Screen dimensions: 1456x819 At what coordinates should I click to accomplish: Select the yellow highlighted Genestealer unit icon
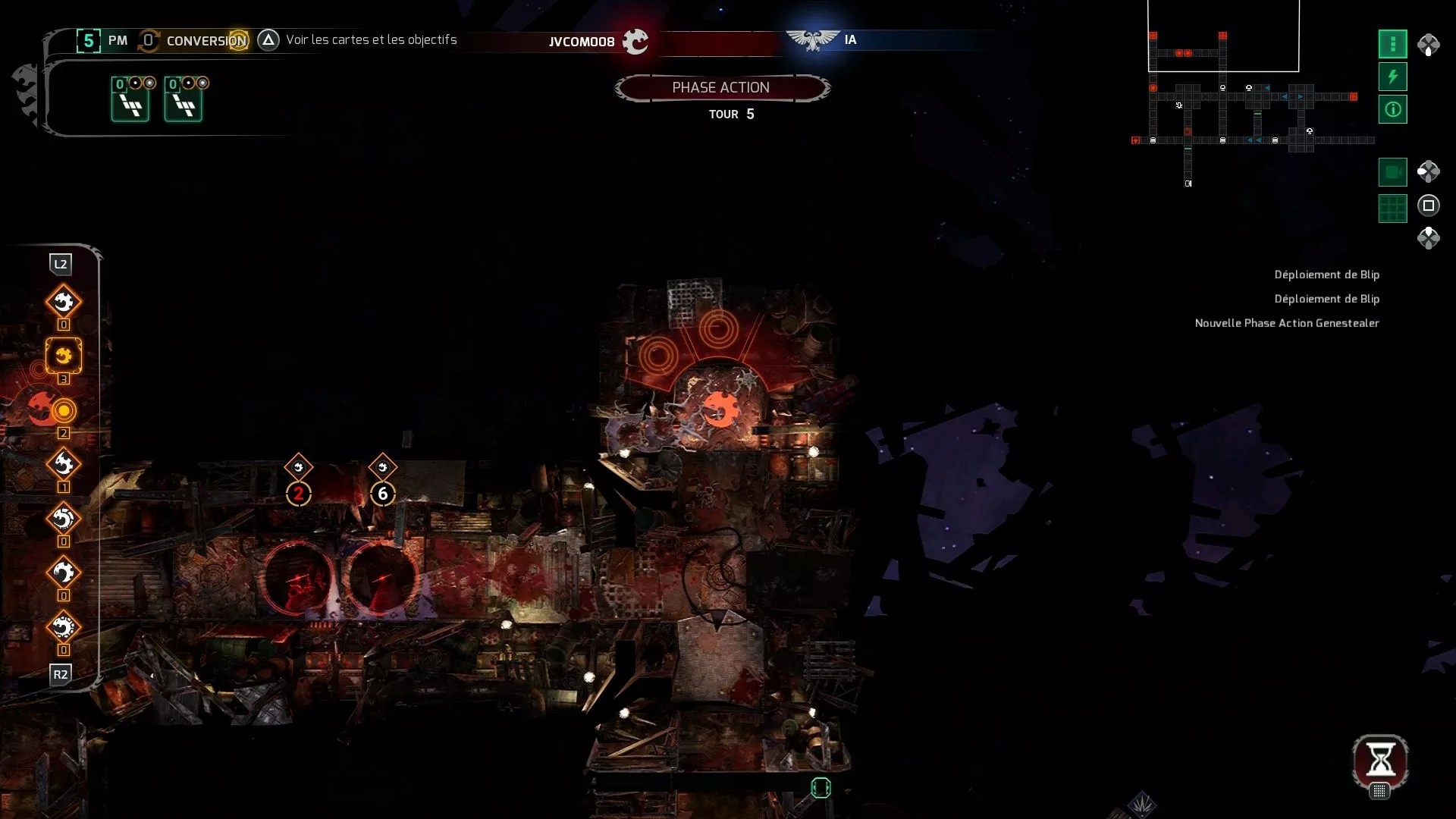64,356
